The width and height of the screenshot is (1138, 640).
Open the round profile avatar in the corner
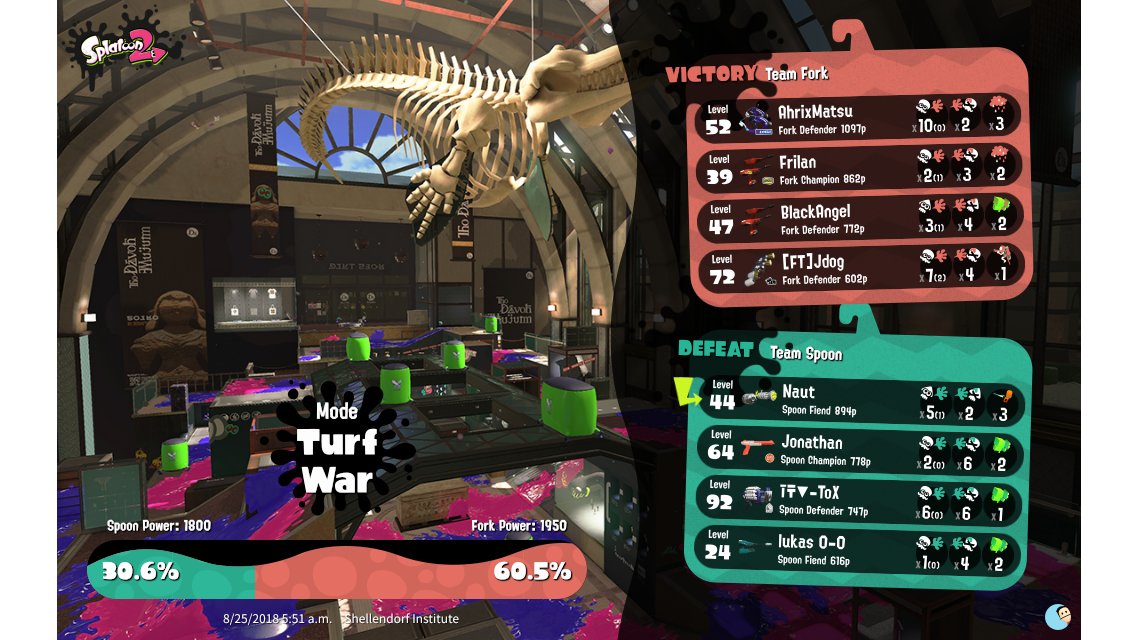click(1058, 617)
